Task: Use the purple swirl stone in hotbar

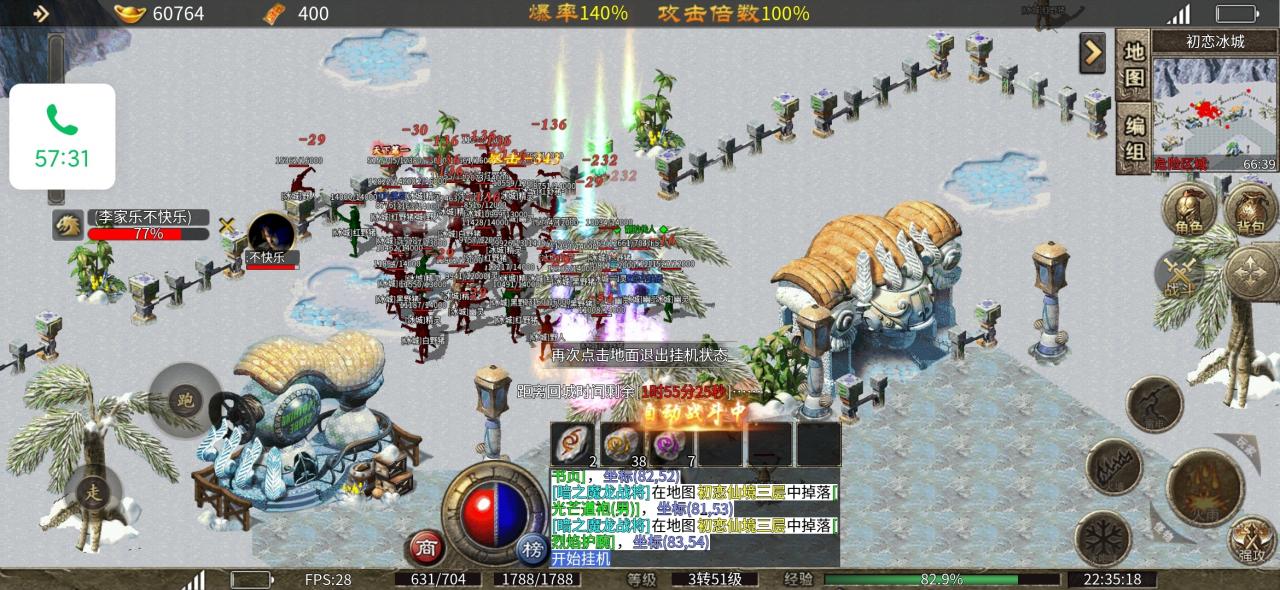Action: [x=669, y=444]
